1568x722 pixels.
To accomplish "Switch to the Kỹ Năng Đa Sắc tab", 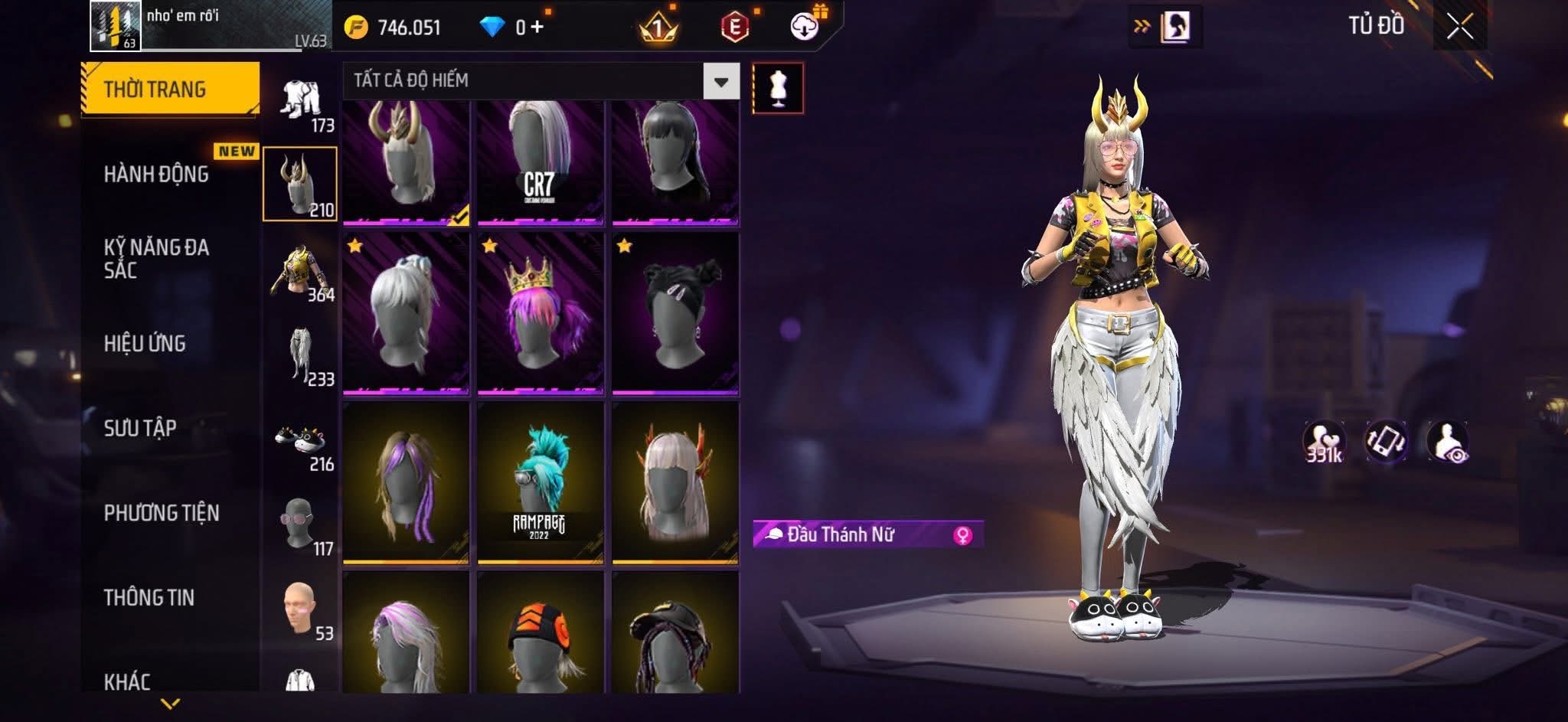I will [x=156, y=259].
